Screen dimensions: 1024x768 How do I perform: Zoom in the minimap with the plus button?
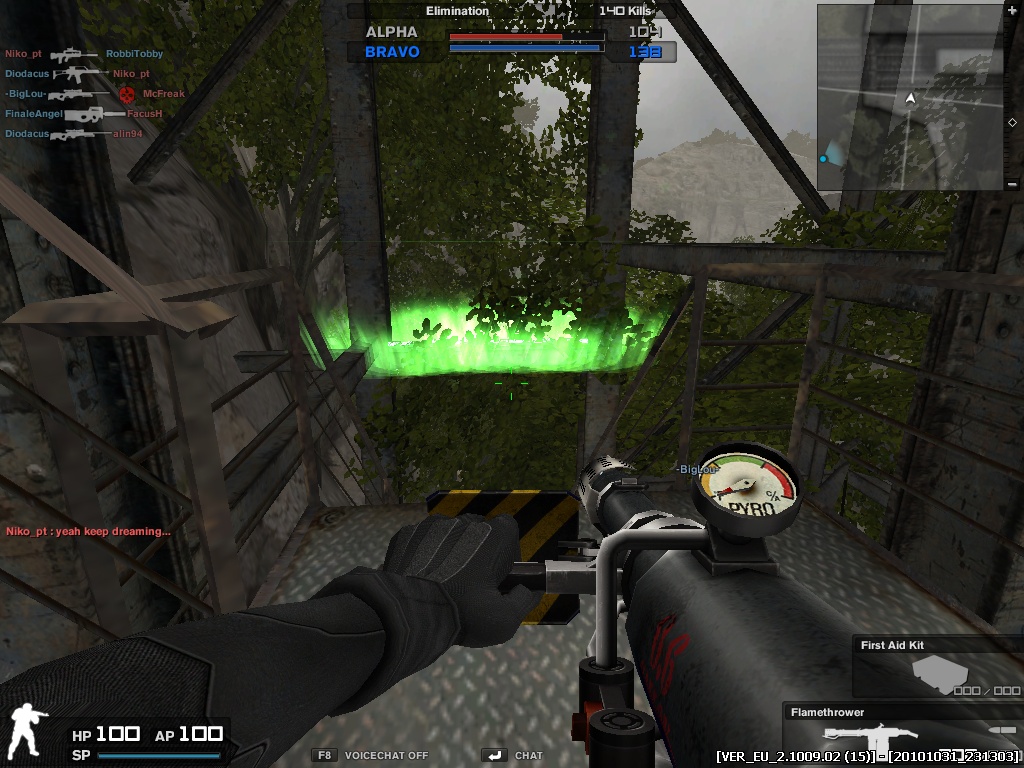coord(1013,10)
